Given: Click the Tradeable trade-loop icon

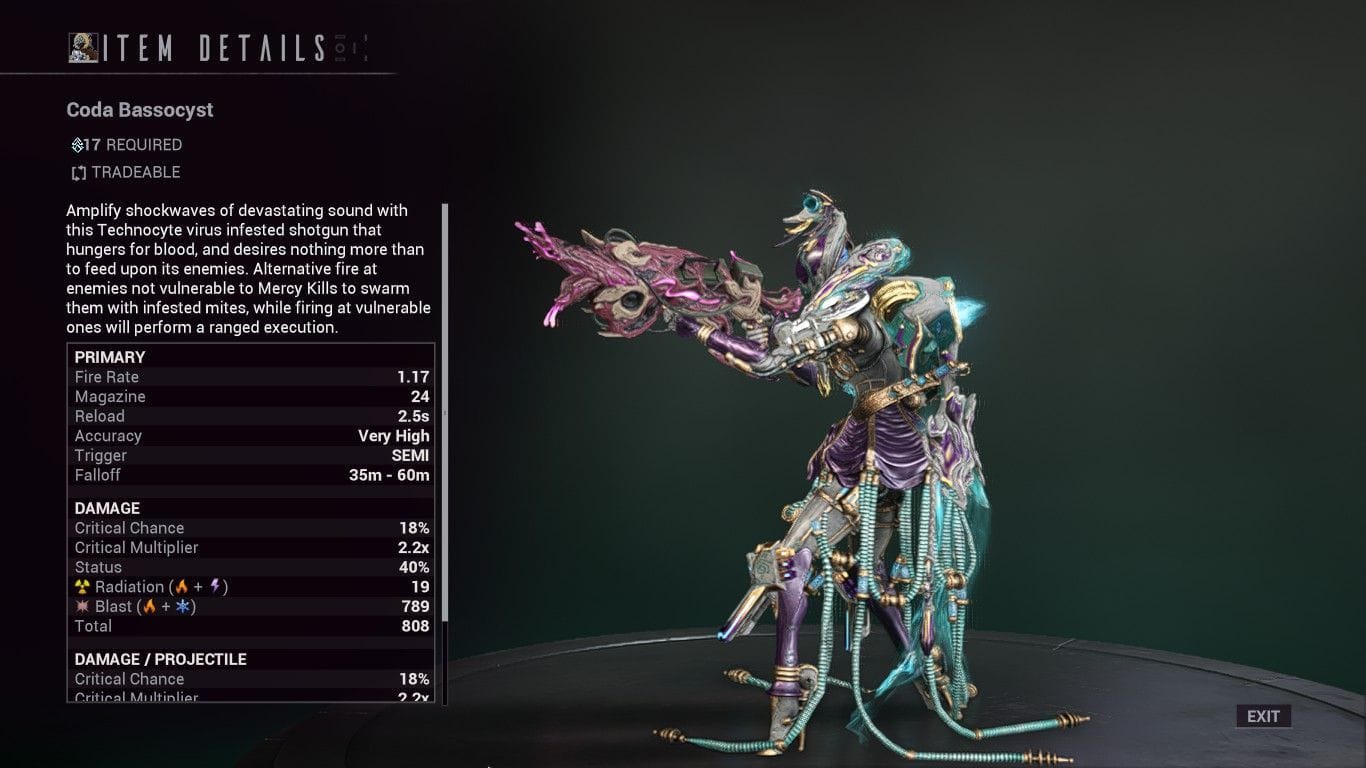Looking at the screenshot, I should 78,172.
